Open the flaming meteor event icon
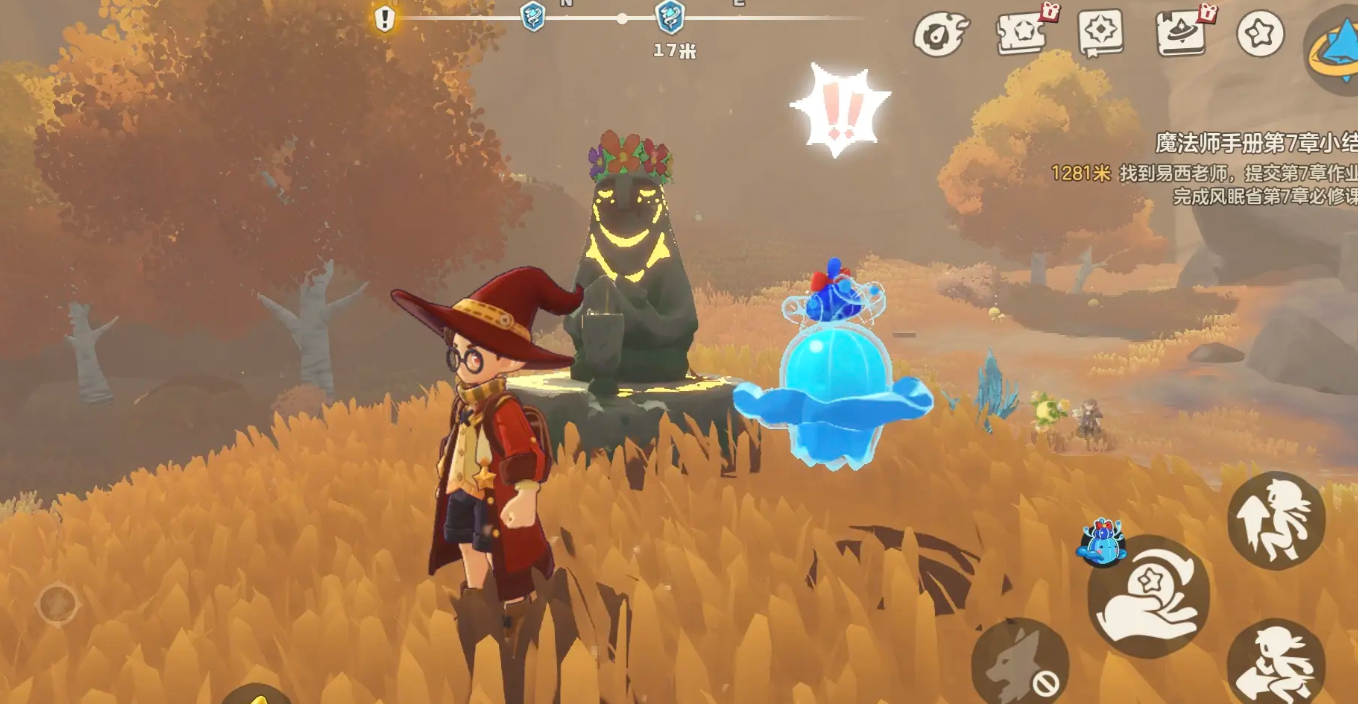The height and width of the screenshot is (704, 1358). tap(939, 33)
